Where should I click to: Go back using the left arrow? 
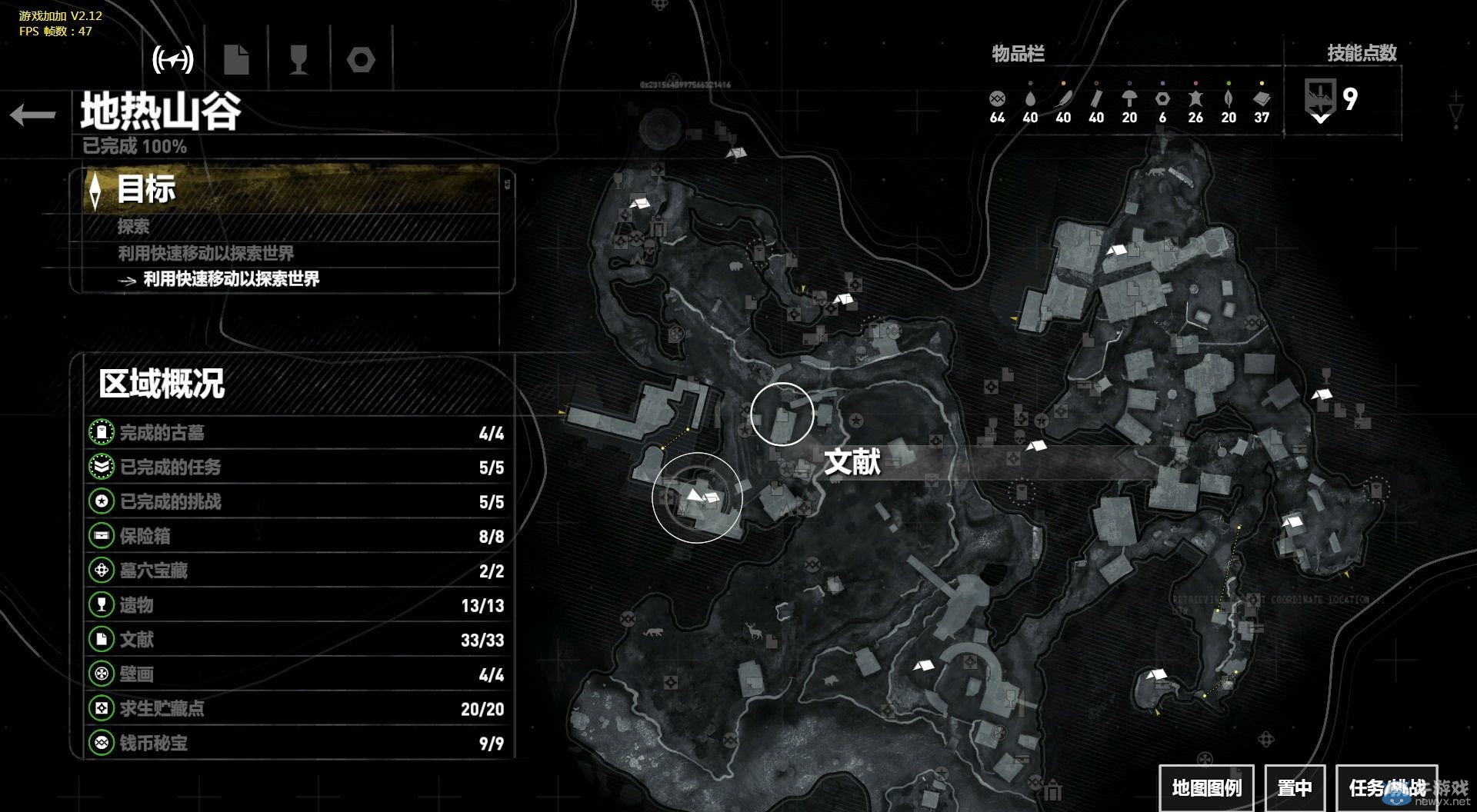coord(33,115)
